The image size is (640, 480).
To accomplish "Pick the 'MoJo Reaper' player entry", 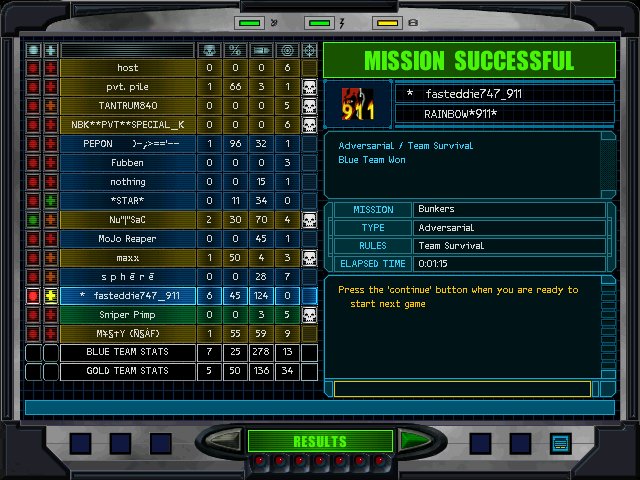I will (127, 239).
